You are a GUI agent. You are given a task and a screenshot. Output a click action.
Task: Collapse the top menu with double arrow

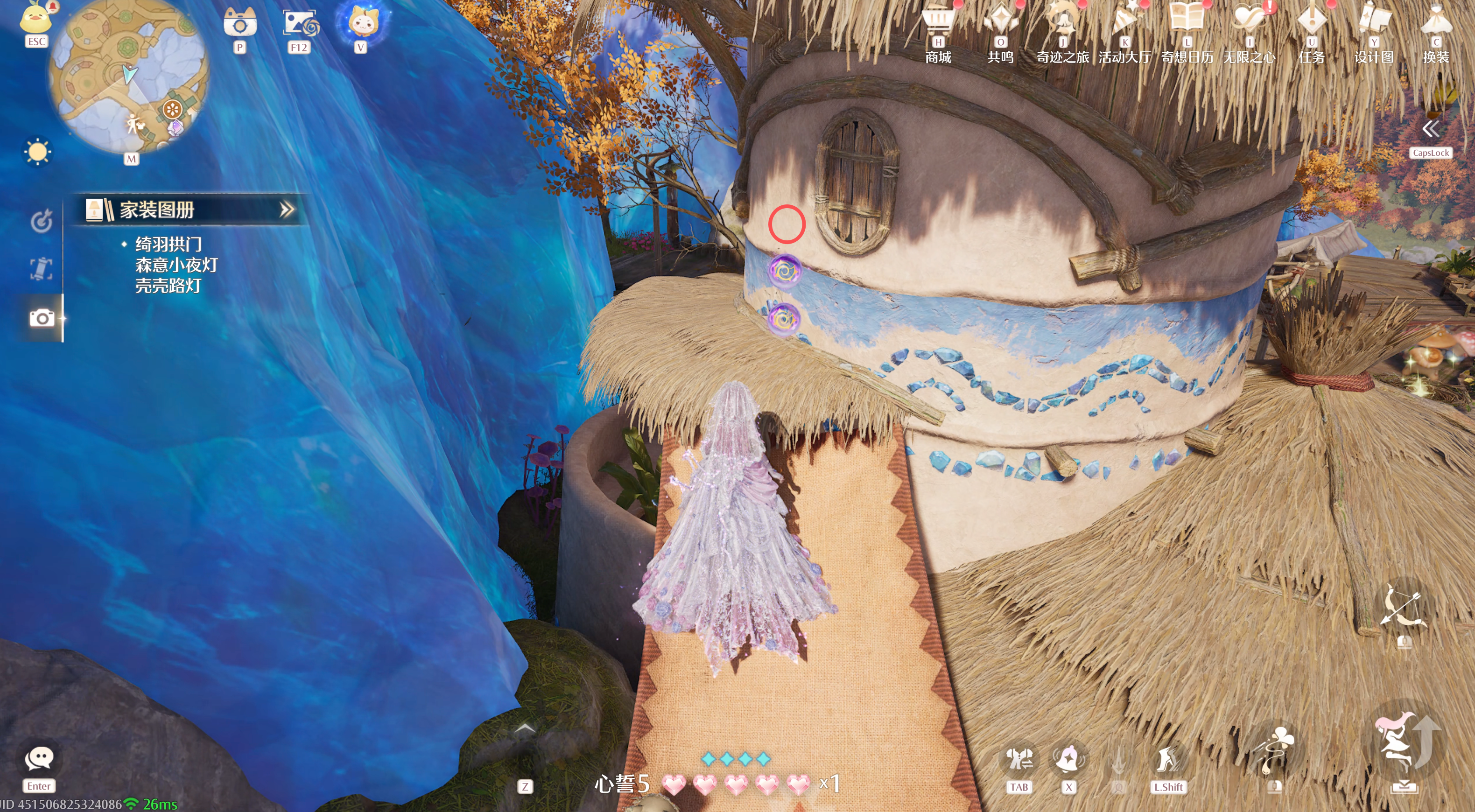(x=1430, y=129)
